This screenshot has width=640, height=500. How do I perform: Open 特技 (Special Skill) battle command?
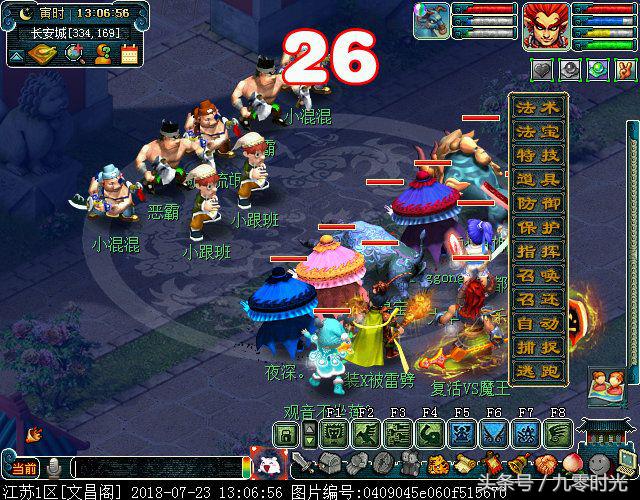pyautogui.click(x=538, y=157)
